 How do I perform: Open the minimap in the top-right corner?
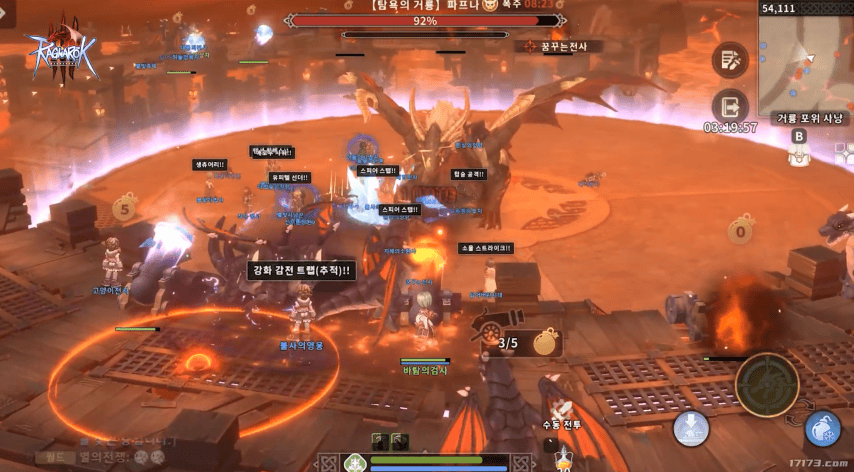pyautogui.click(x=806, y=62)
